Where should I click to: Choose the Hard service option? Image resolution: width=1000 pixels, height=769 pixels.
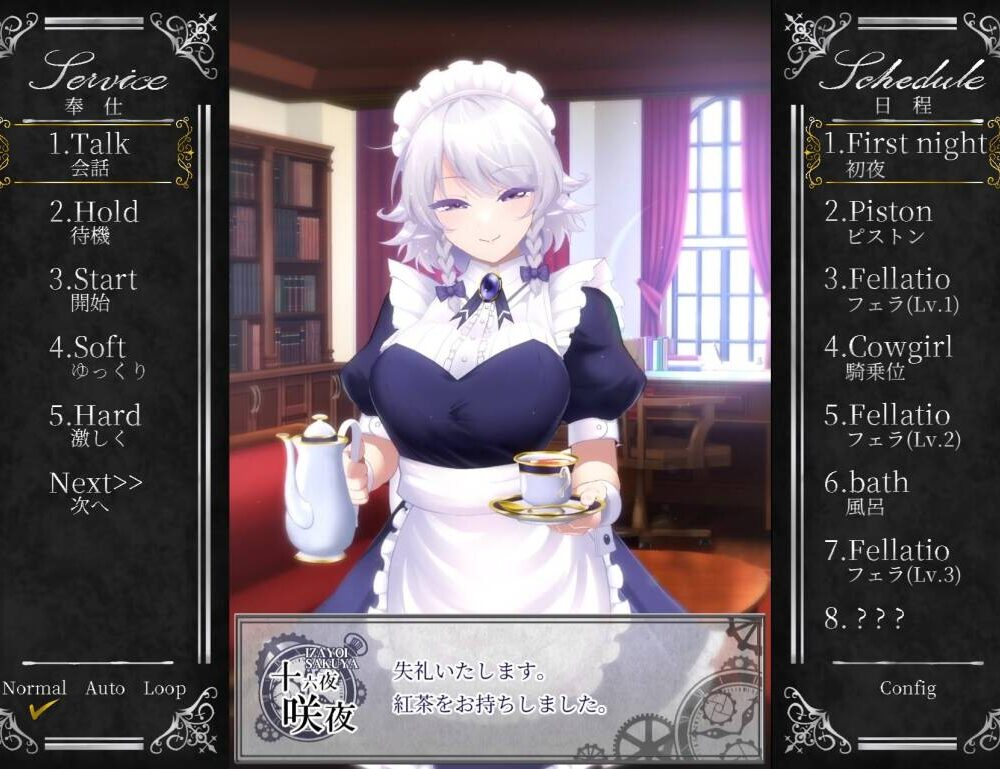[95, 424]
